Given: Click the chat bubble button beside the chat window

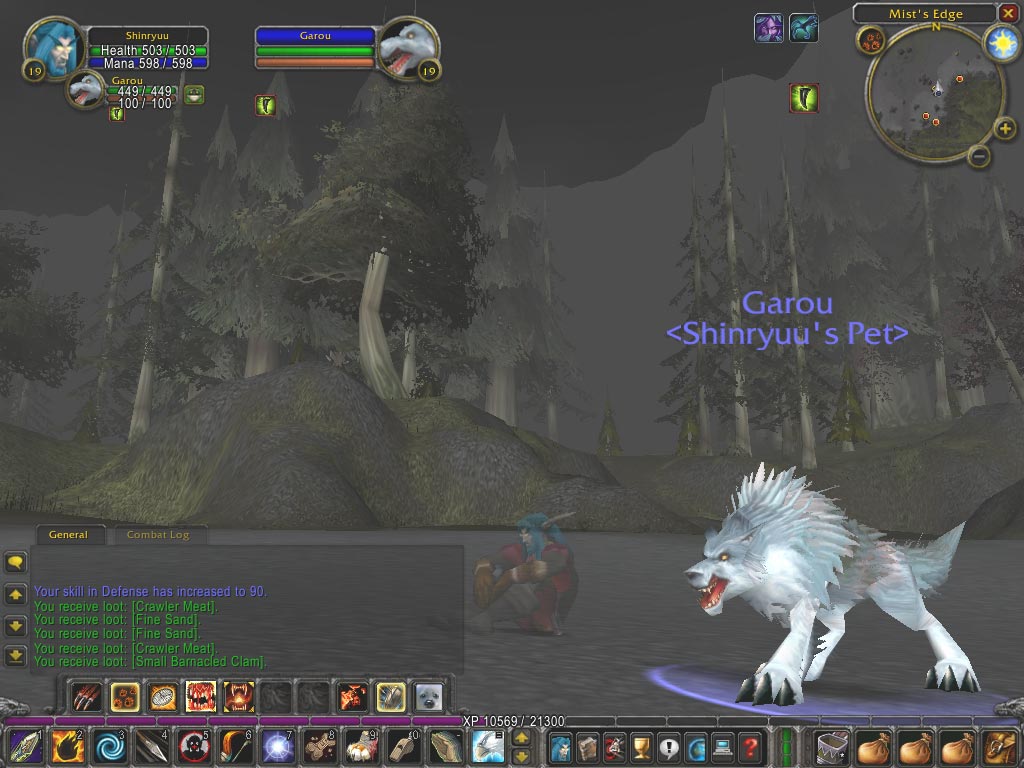Looking at the screenshot, I should (x=15, y=563).
